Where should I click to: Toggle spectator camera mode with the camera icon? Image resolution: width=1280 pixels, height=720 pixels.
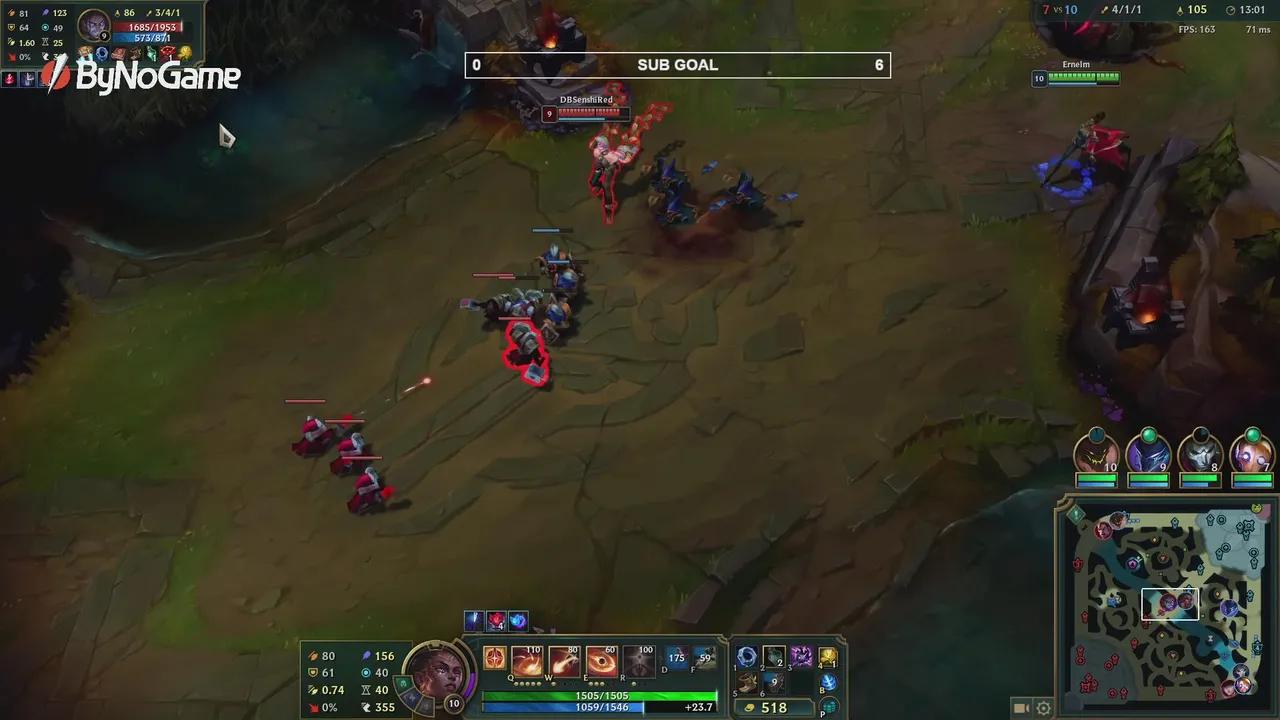1022,708
